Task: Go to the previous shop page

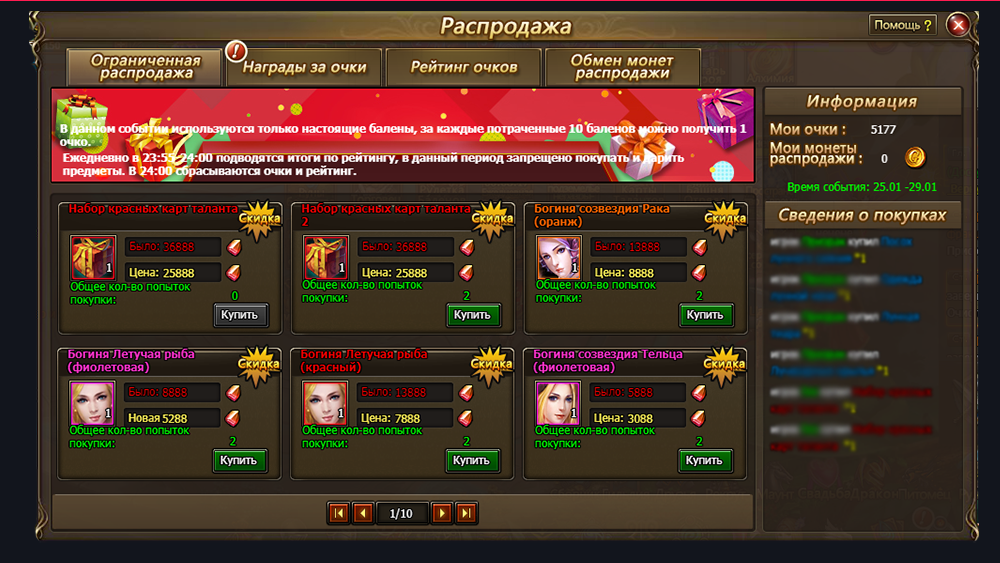Action: coord(363,513)
